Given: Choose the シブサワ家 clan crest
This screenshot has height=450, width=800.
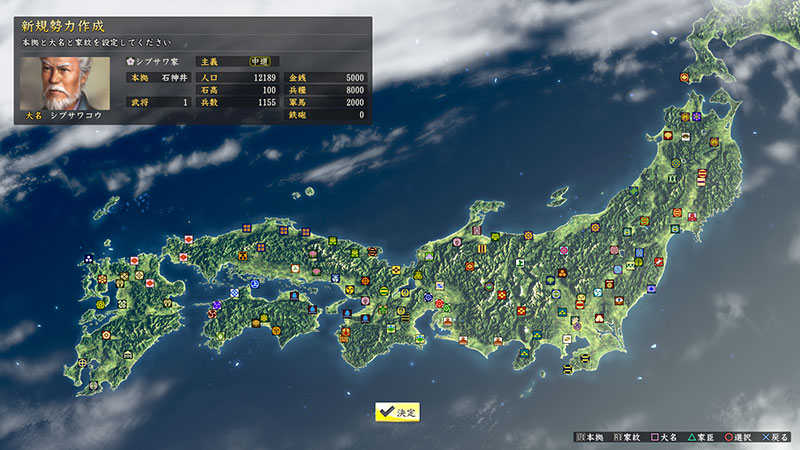Looking at the screenshot, I should click(131, 61).
